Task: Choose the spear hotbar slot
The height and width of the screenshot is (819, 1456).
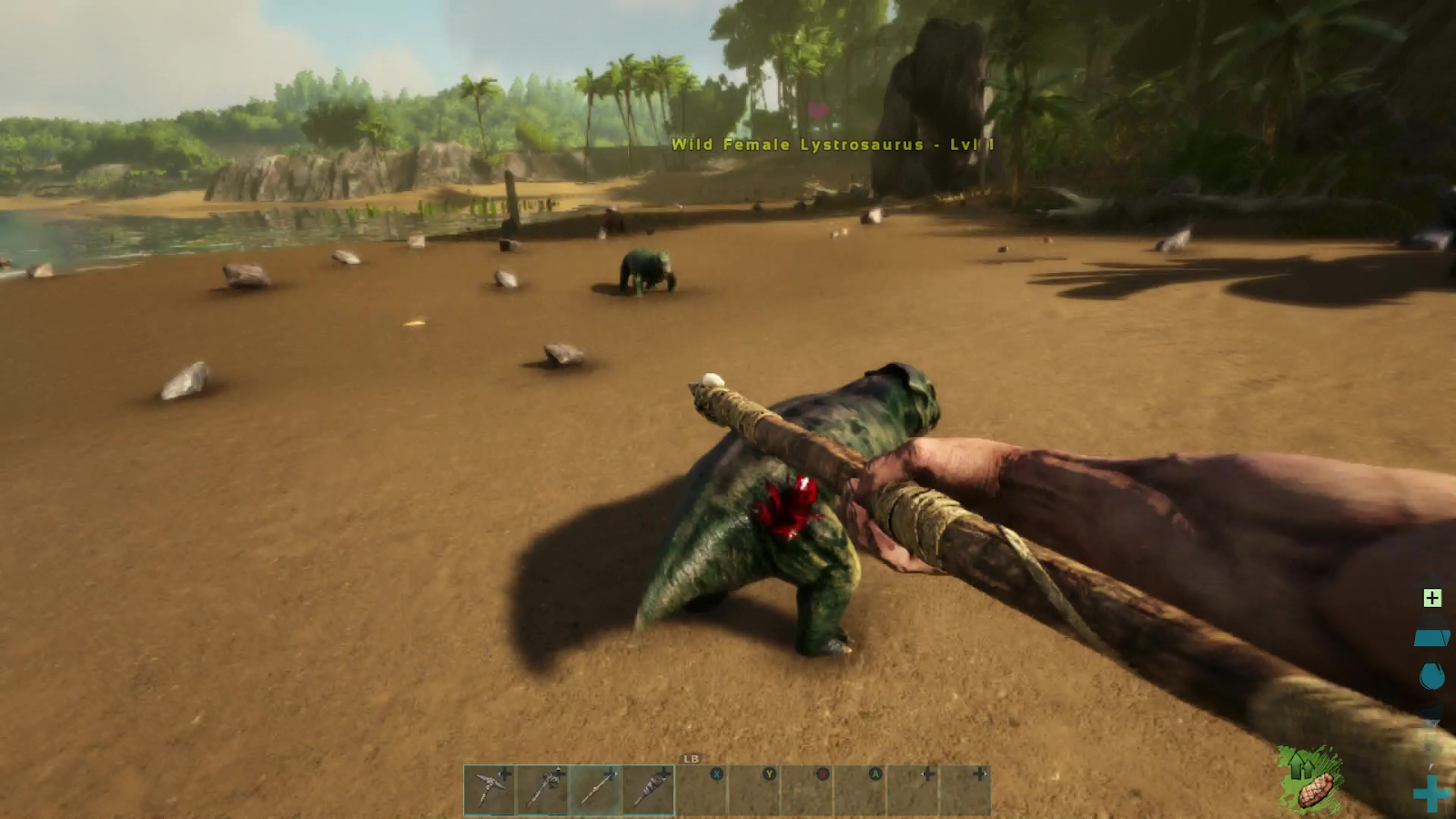Action: [x=596, y=789]
